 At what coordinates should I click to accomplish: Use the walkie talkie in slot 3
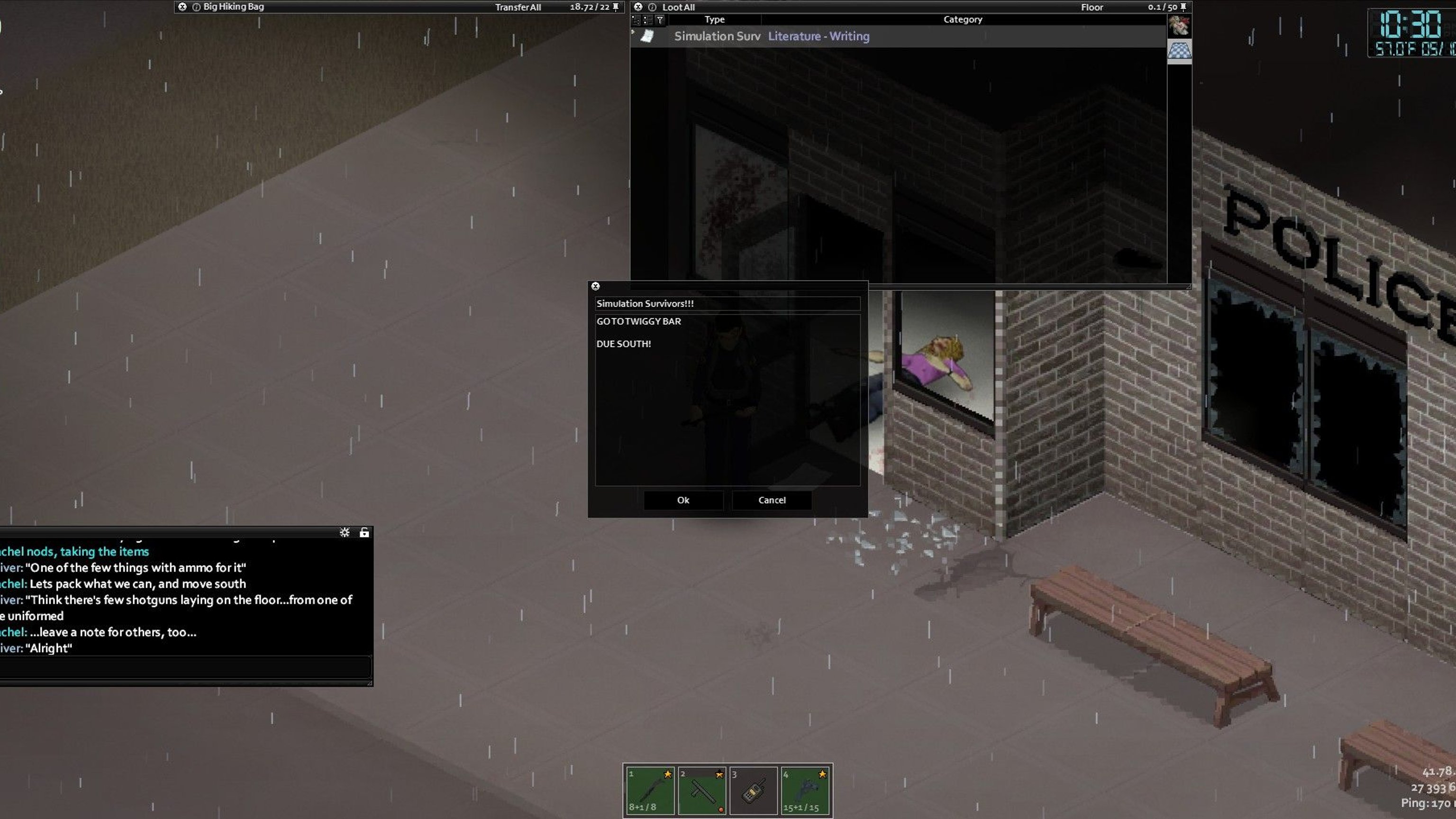754,790
